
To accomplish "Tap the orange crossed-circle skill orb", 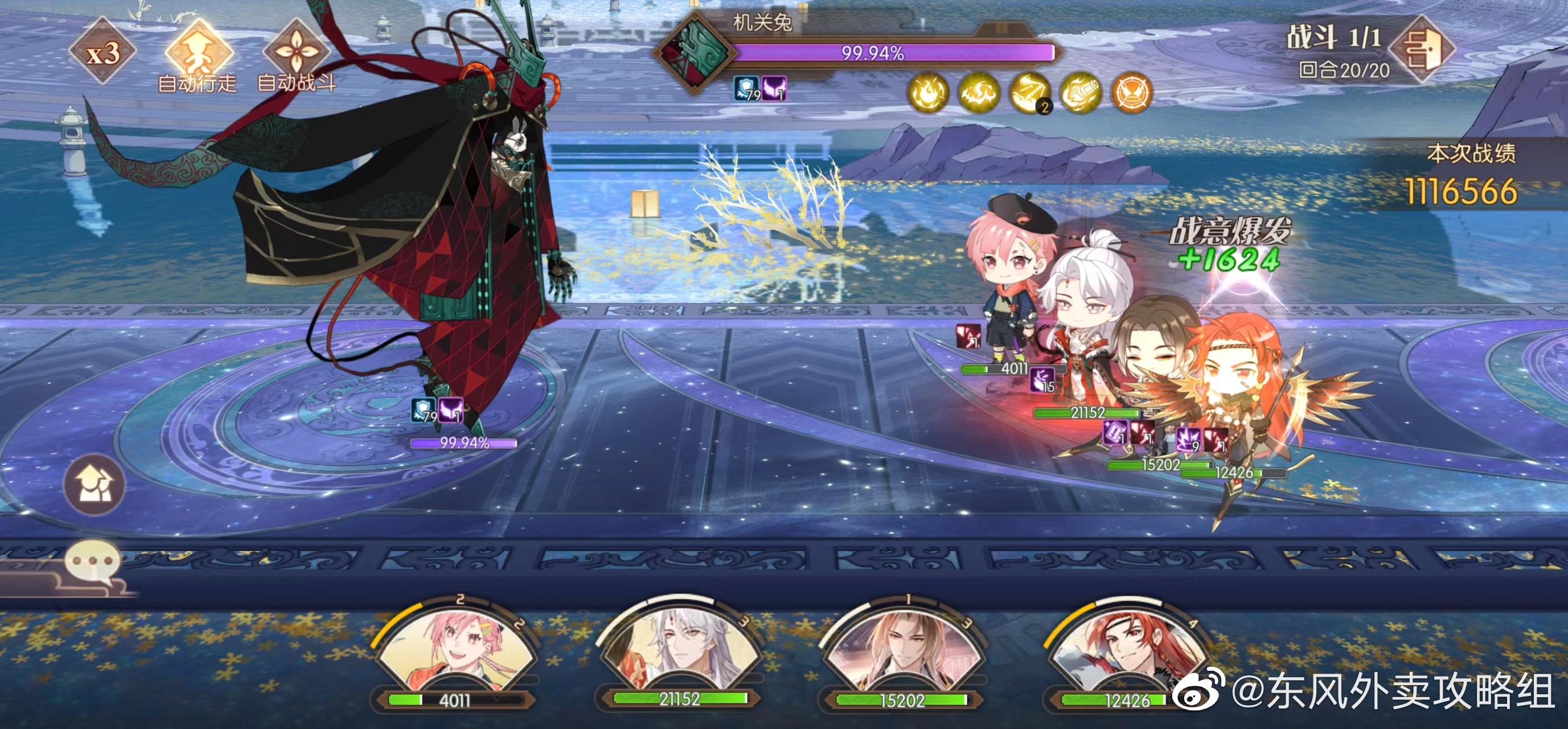I will (x=1132, y=93).
